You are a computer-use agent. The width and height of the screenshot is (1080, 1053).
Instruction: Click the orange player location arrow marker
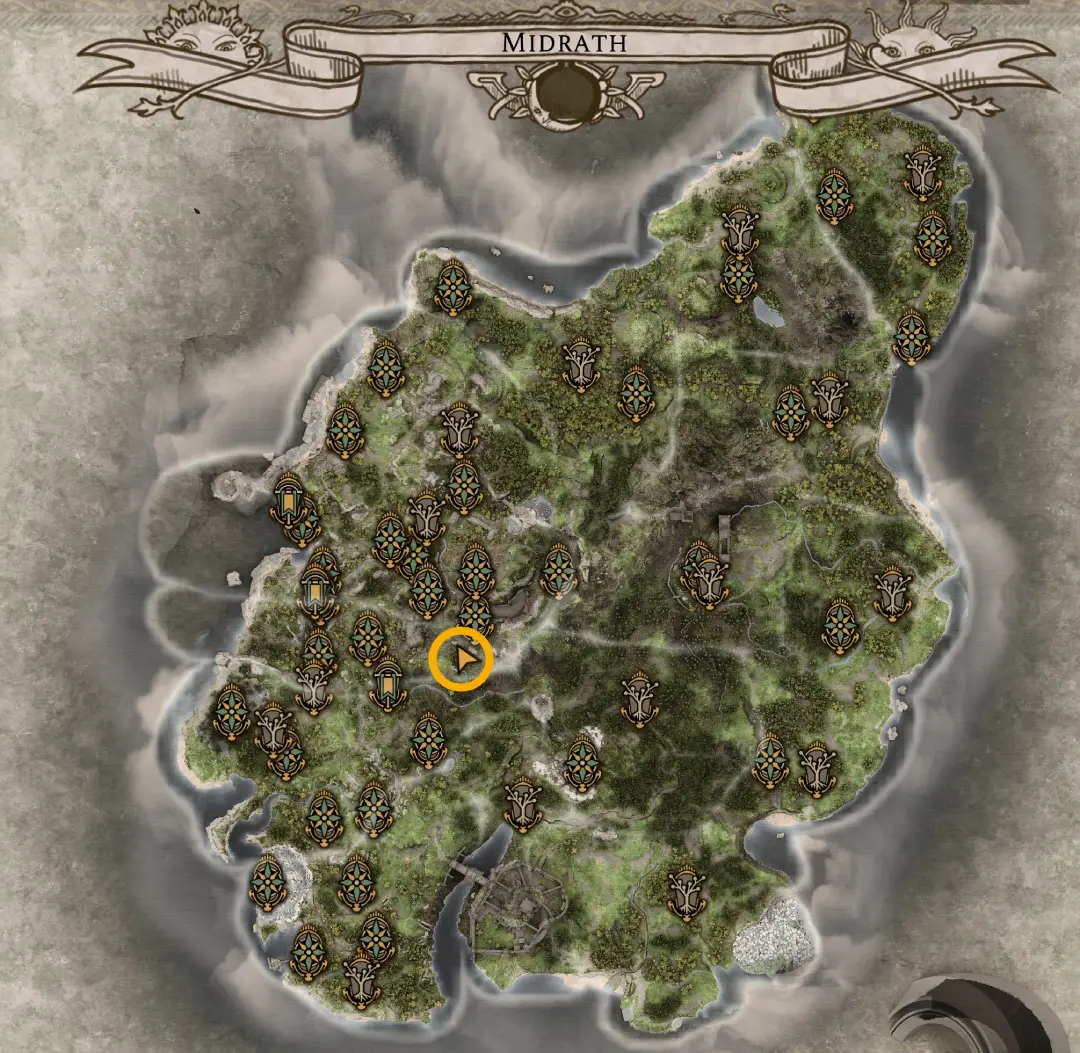pyautogui.click(x=461, y=660)
